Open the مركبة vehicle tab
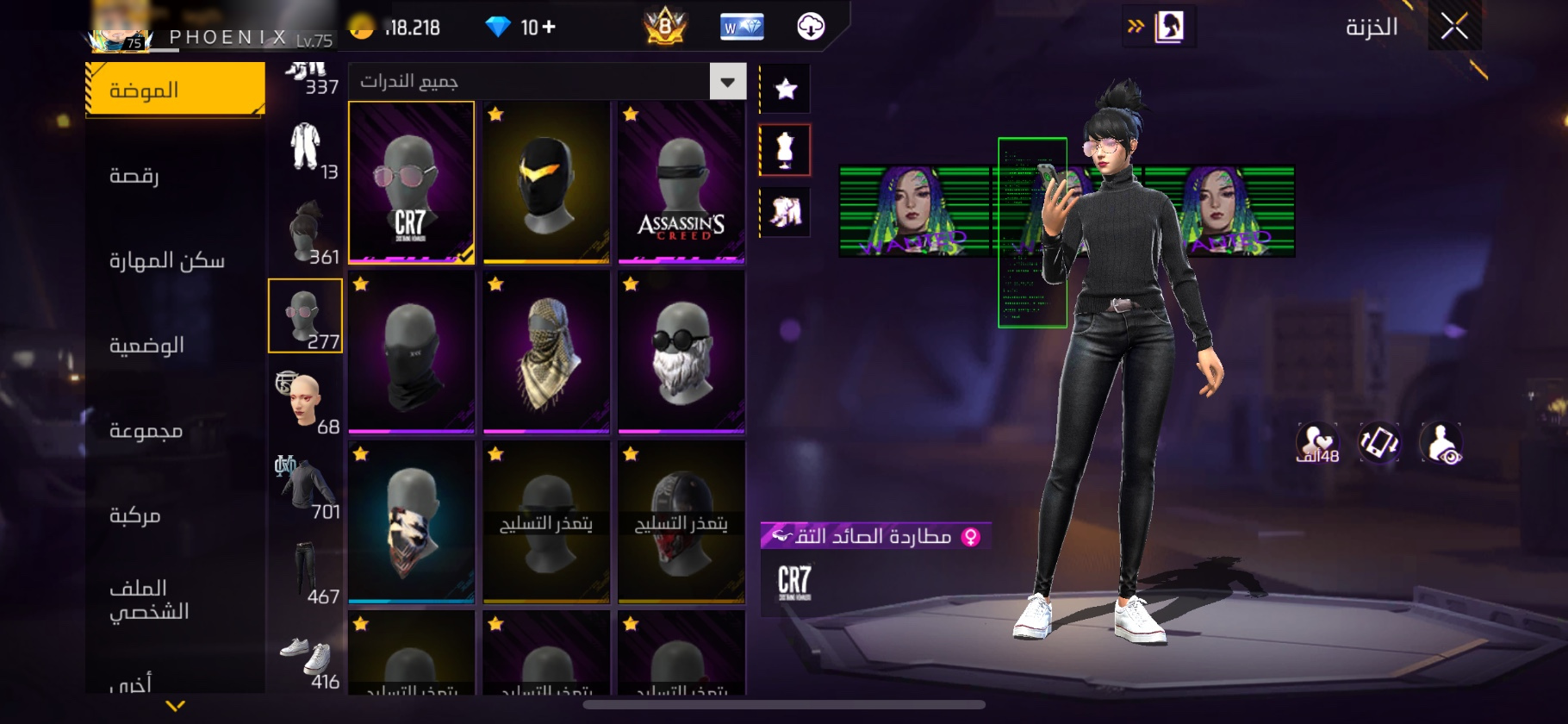Image resolution: width=1568 pixels, height=724 pixels. [x=135, y=515]
